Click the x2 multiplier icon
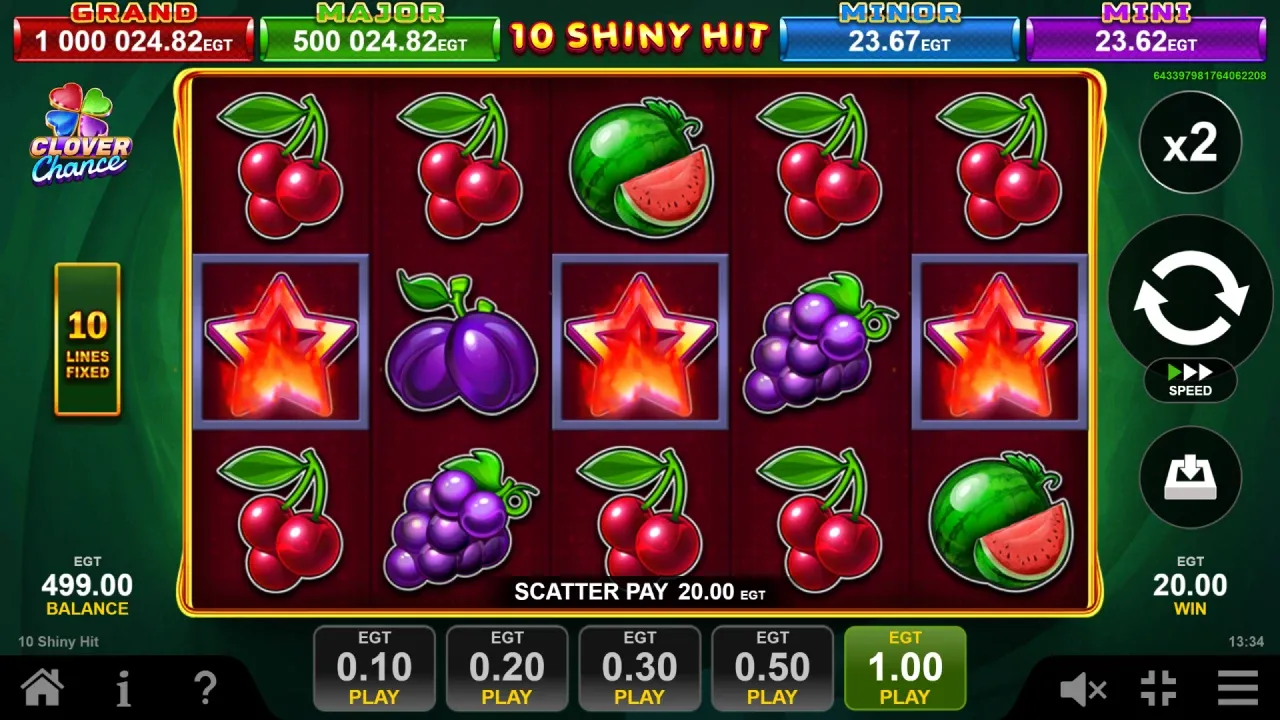 [1189, 143]
